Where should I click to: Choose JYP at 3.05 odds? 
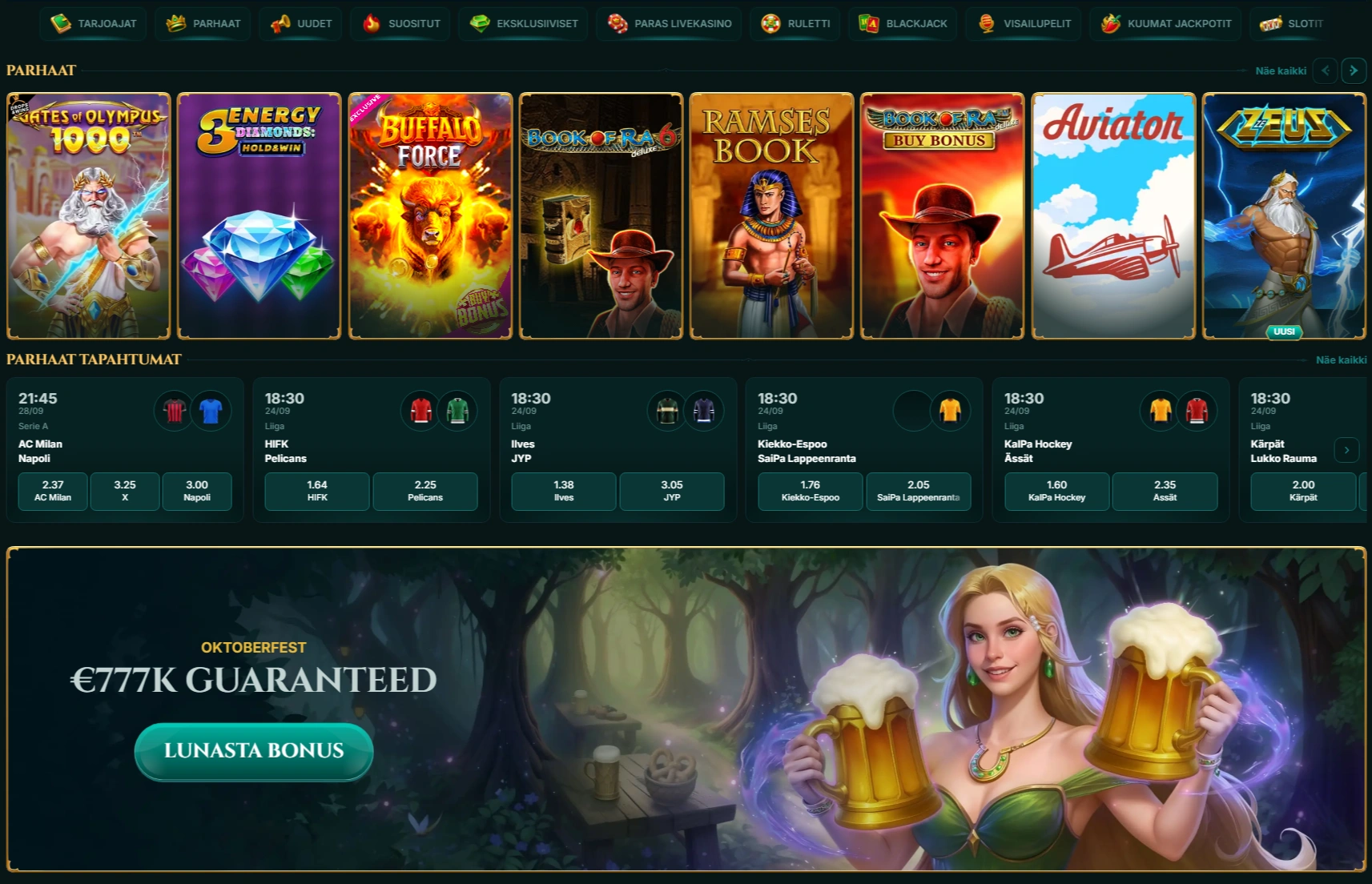pos(672,491)
